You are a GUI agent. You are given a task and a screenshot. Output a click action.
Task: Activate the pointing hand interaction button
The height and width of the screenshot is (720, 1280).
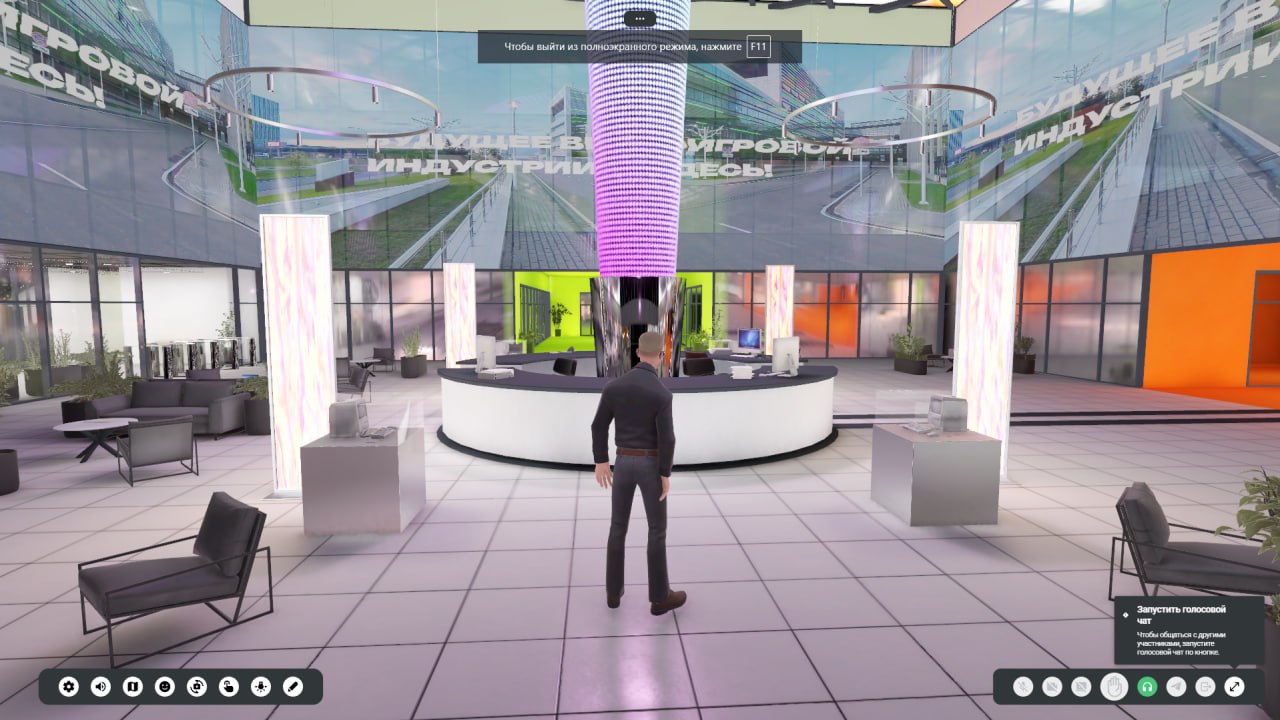tap(229, 687)
